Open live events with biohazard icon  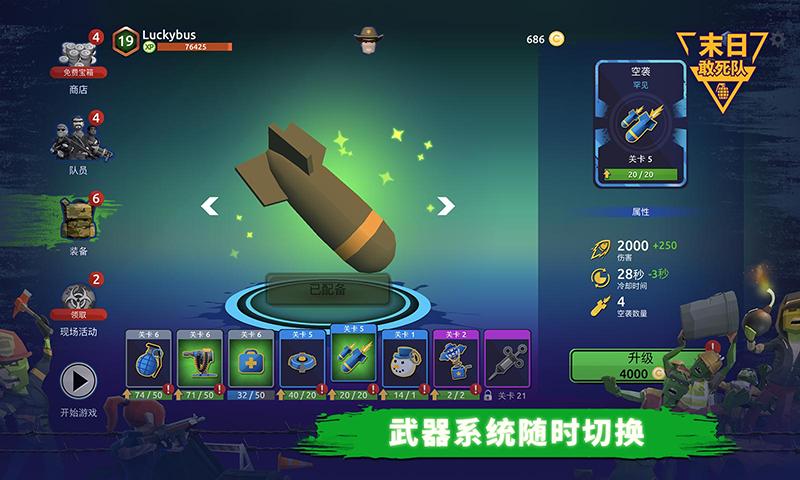[x=78, y=298]
